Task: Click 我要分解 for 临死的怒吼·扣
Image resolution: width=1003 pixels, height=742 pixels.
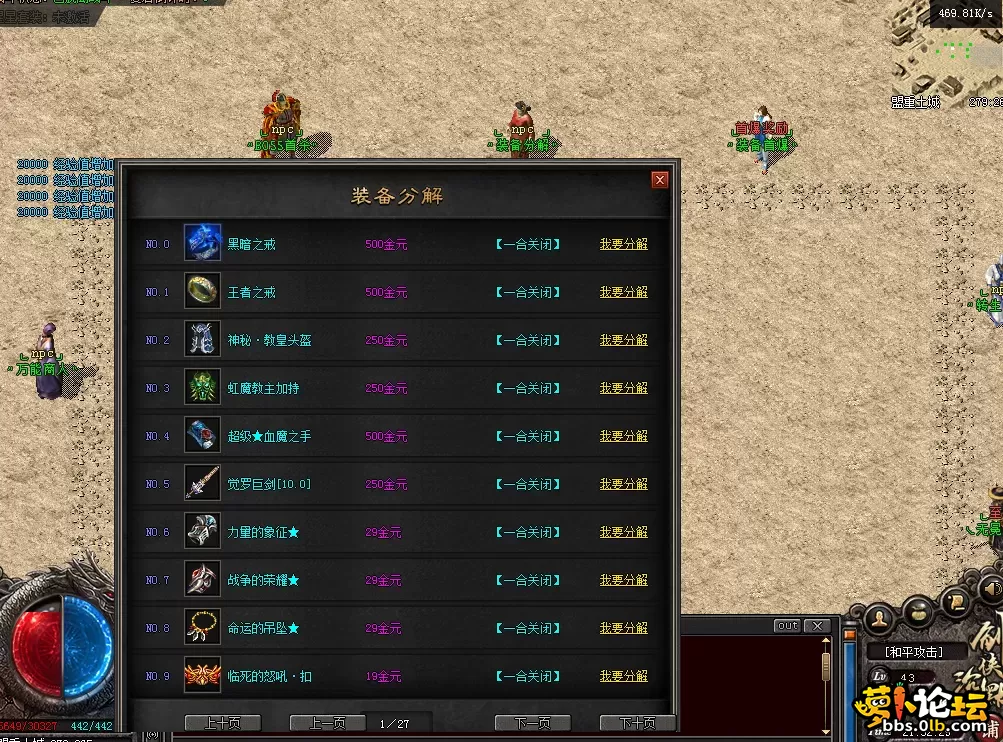Action: coord(623,676)
